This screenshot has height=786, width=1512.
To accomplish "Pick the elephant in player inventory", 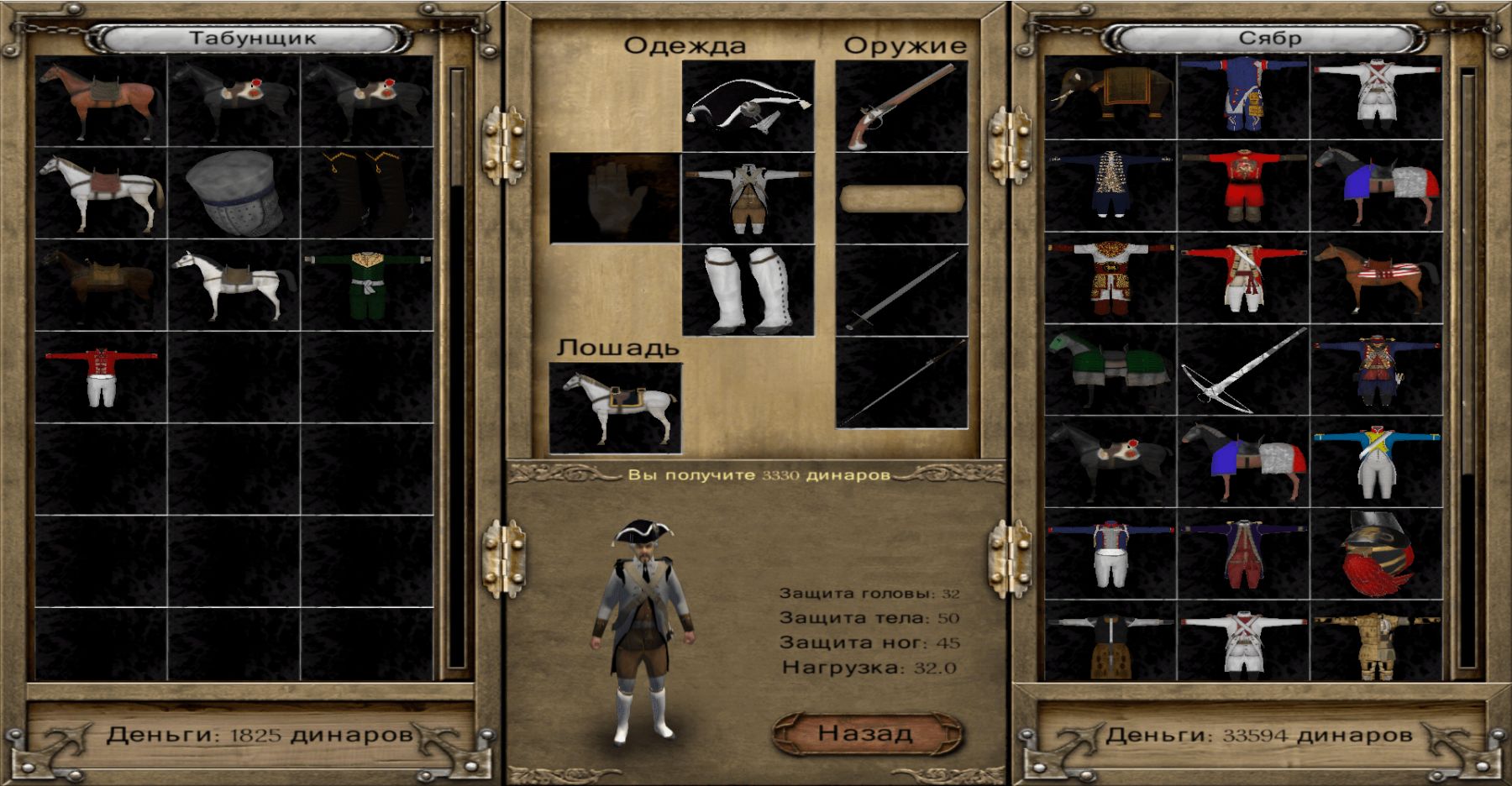I will [x=1110, y=97].
